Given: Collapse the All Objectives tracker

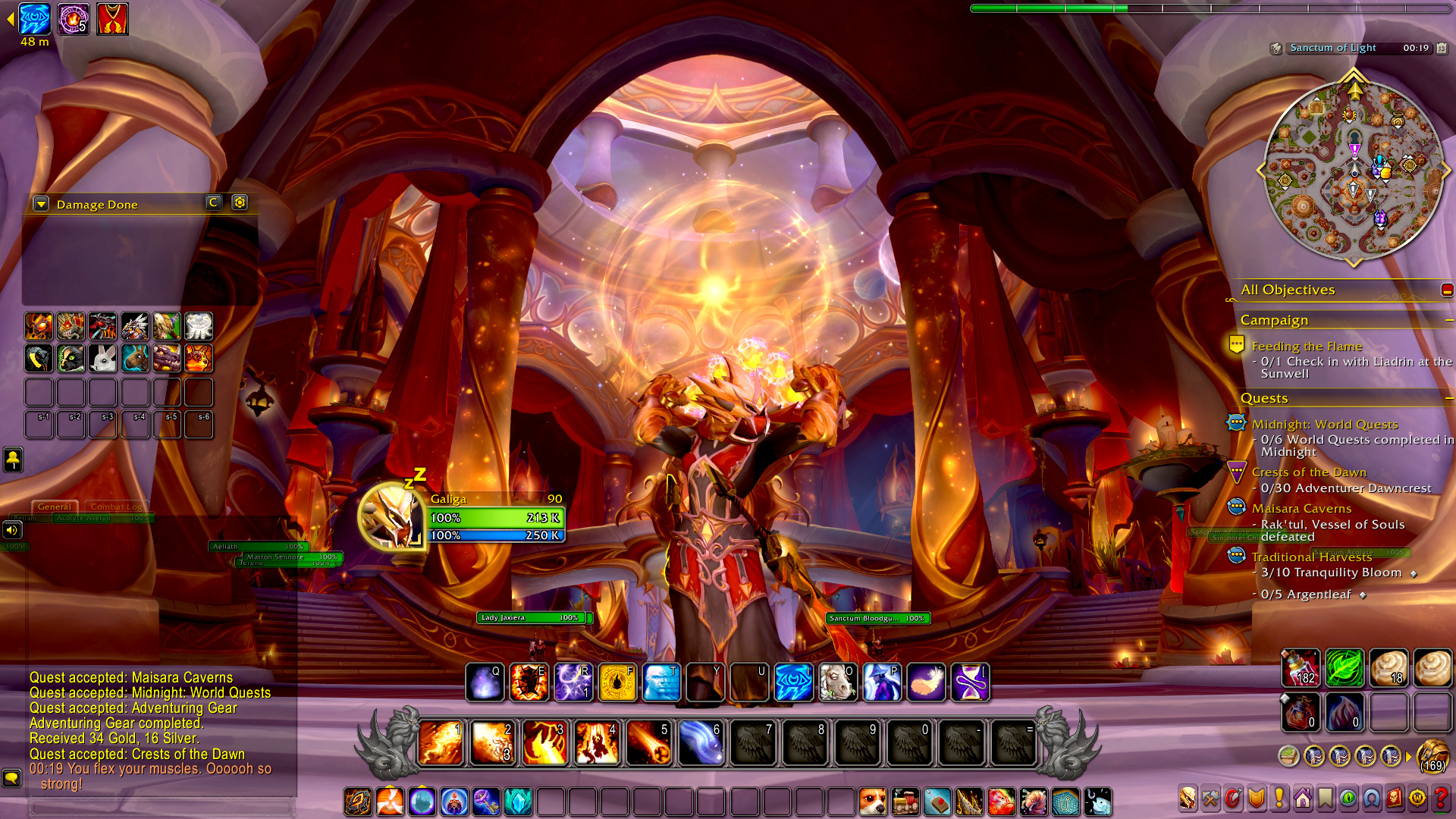Looking at the screenshot, I should pos(1447,290).
